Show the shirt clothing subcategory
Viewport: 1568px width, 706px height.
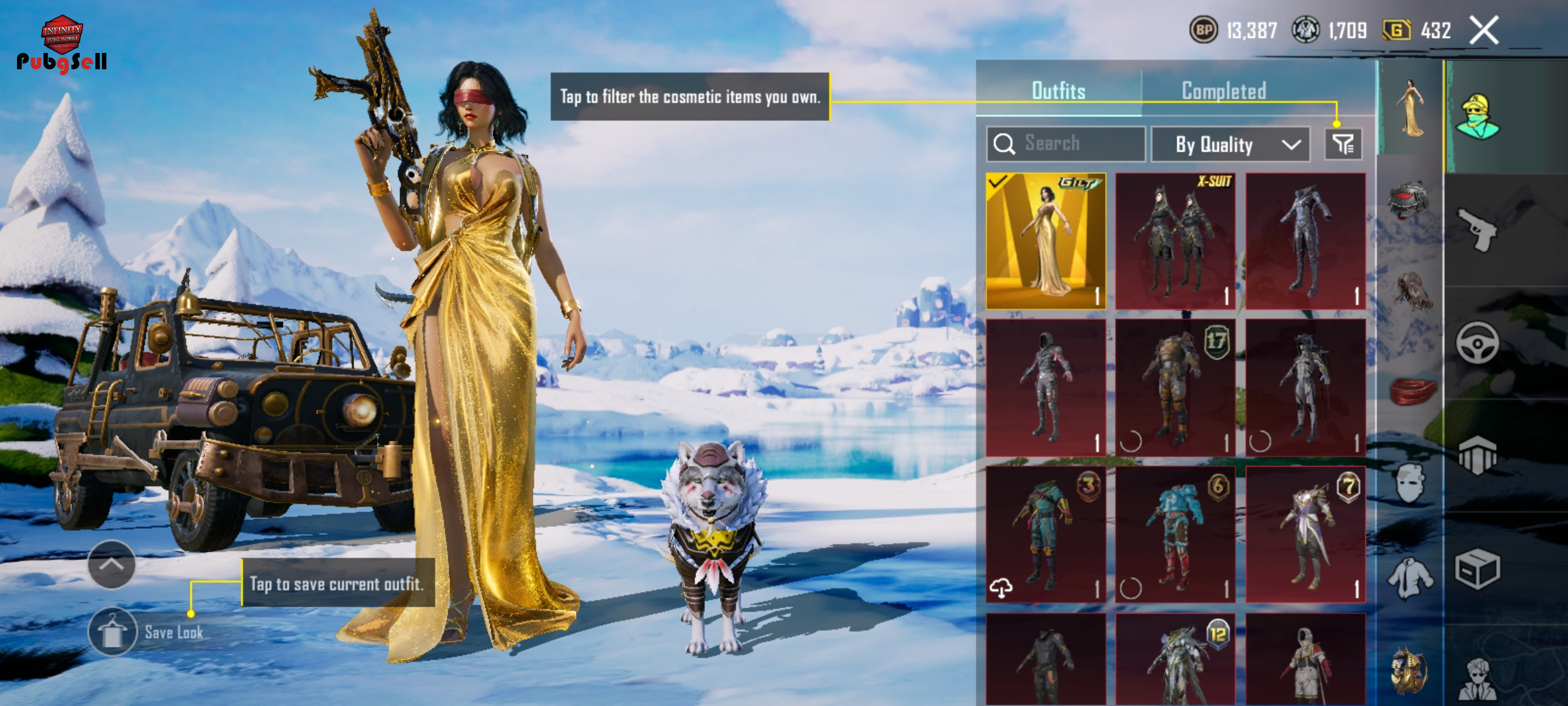tap(1410, 579)
